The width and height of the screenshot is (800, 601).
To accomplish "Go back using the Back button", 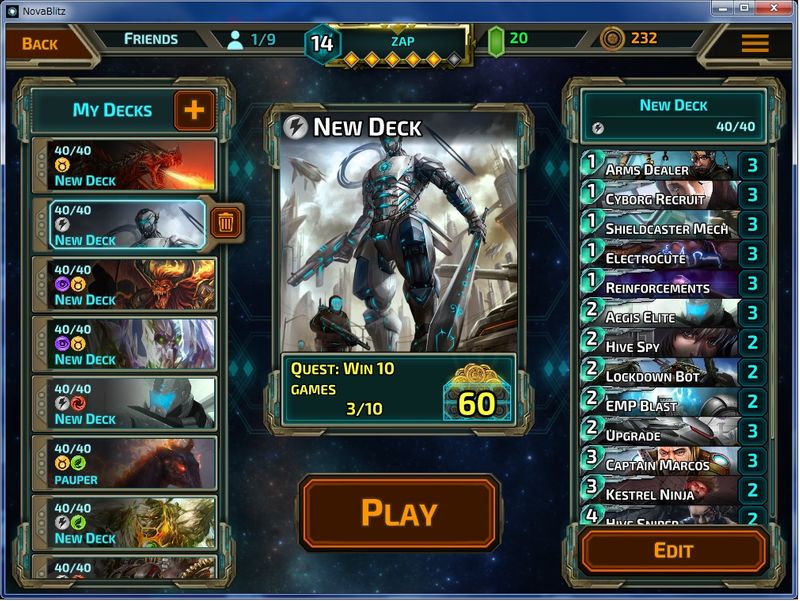I will point(40,43).
